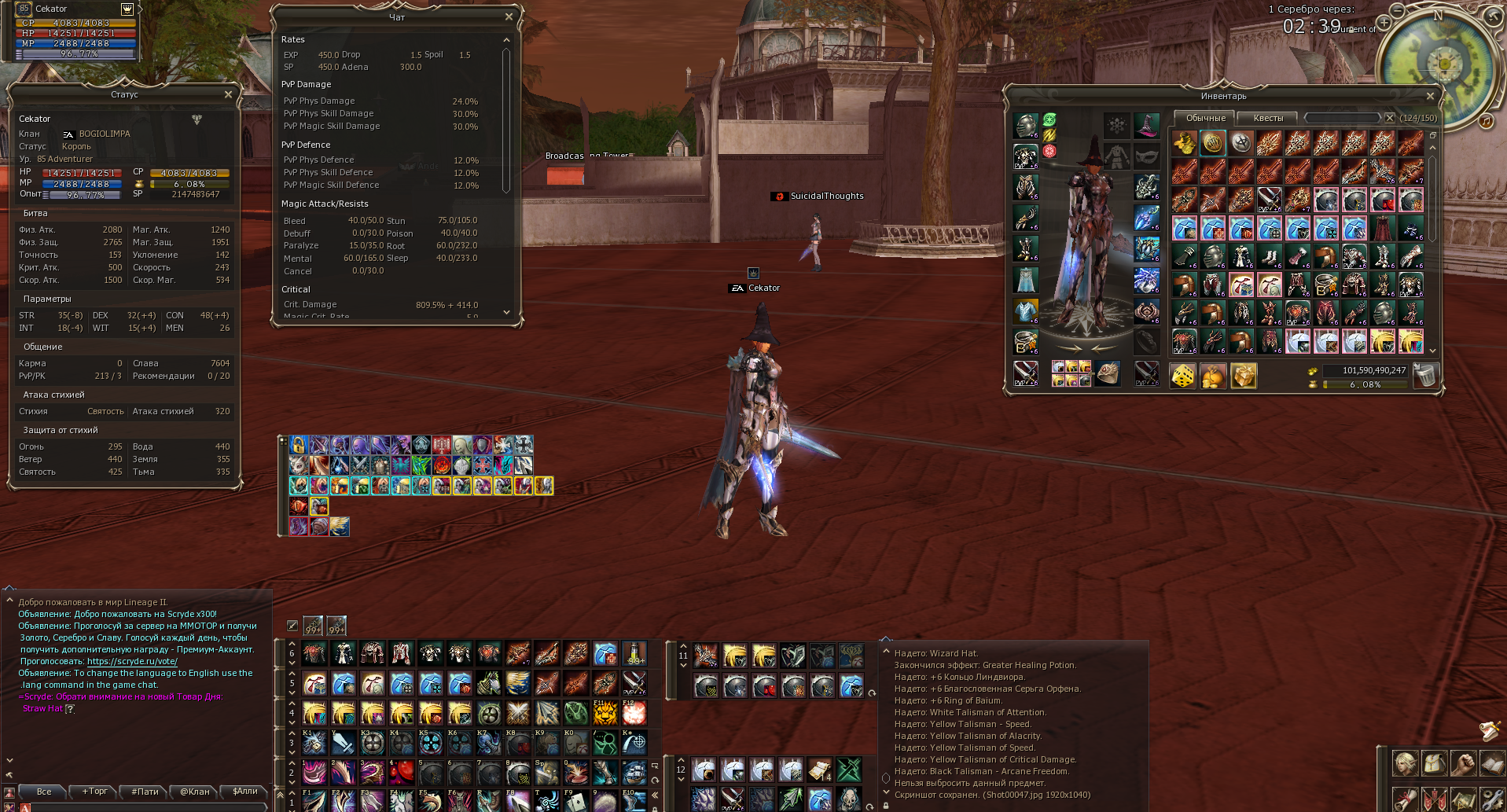Select the @Клан chat channel tab
The height and width of the screenshot is (812, 1507).
[x=194, y=792]
